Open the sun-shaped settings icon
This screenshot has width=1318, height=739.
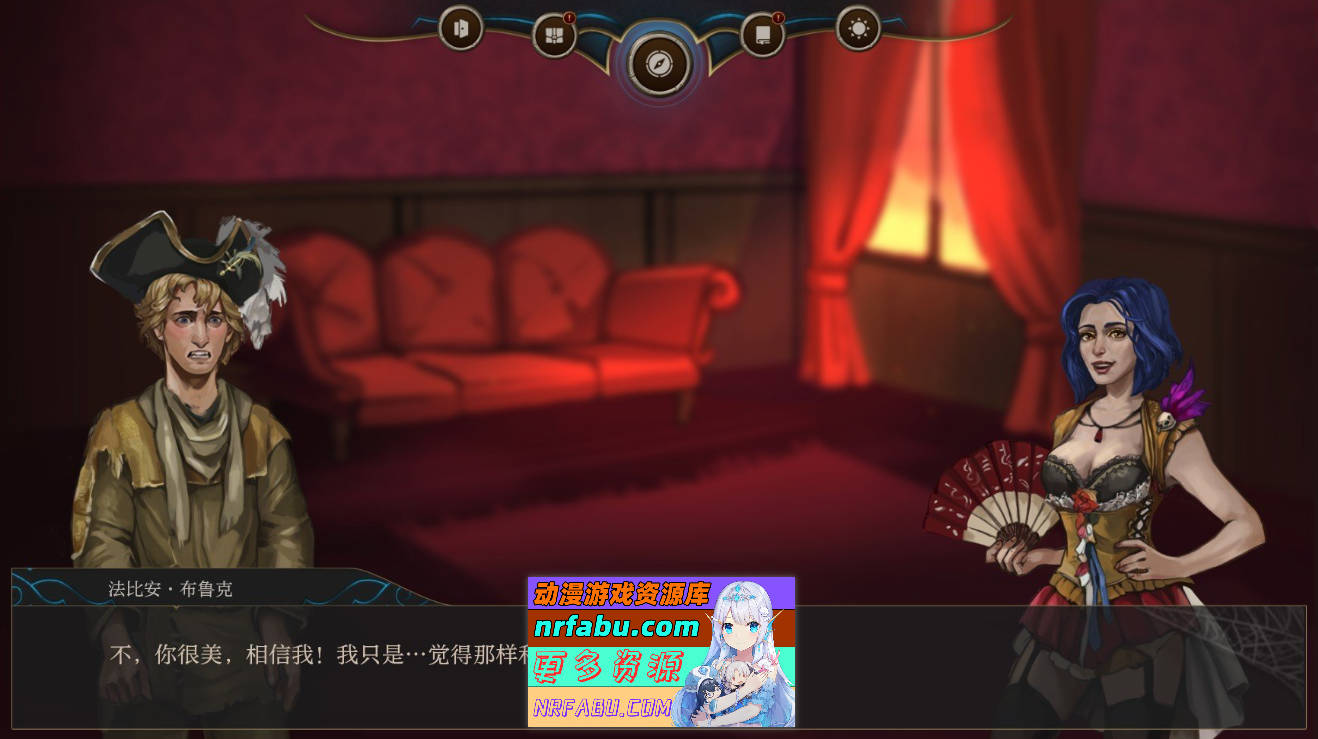click(x=856, y=30)
